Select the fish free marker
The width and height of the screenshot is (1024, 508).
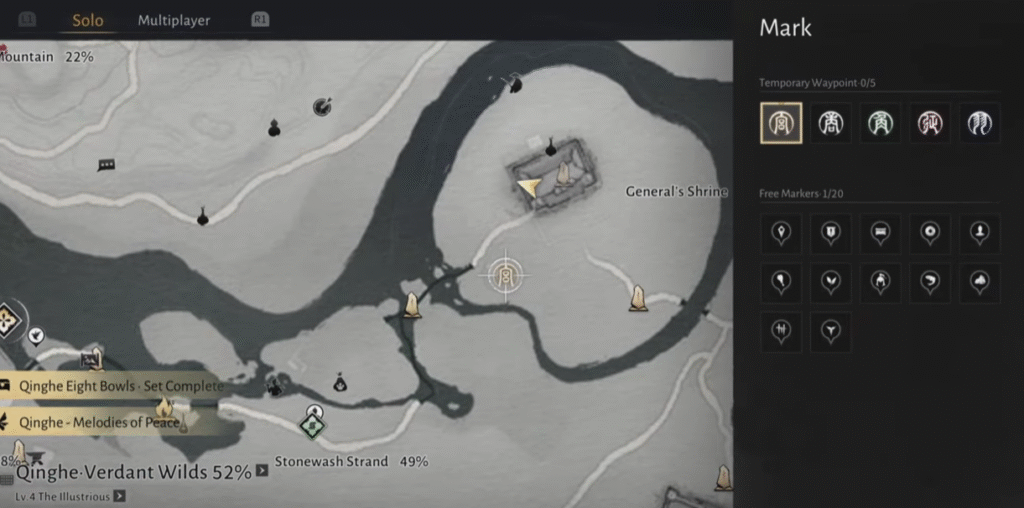[x=930, y=283]
